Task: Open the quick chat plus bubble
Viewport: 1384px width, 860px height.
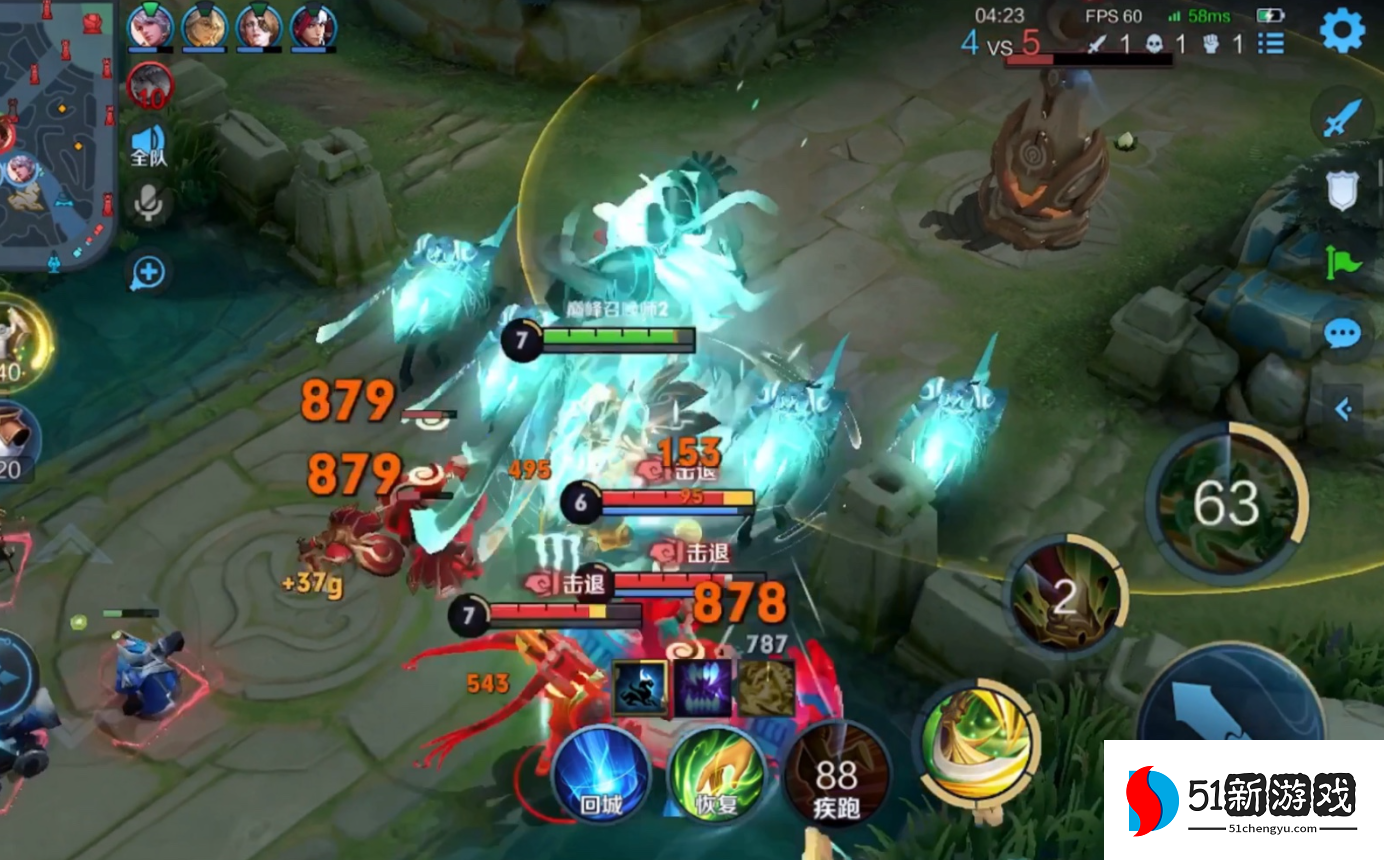Action: 149,271
